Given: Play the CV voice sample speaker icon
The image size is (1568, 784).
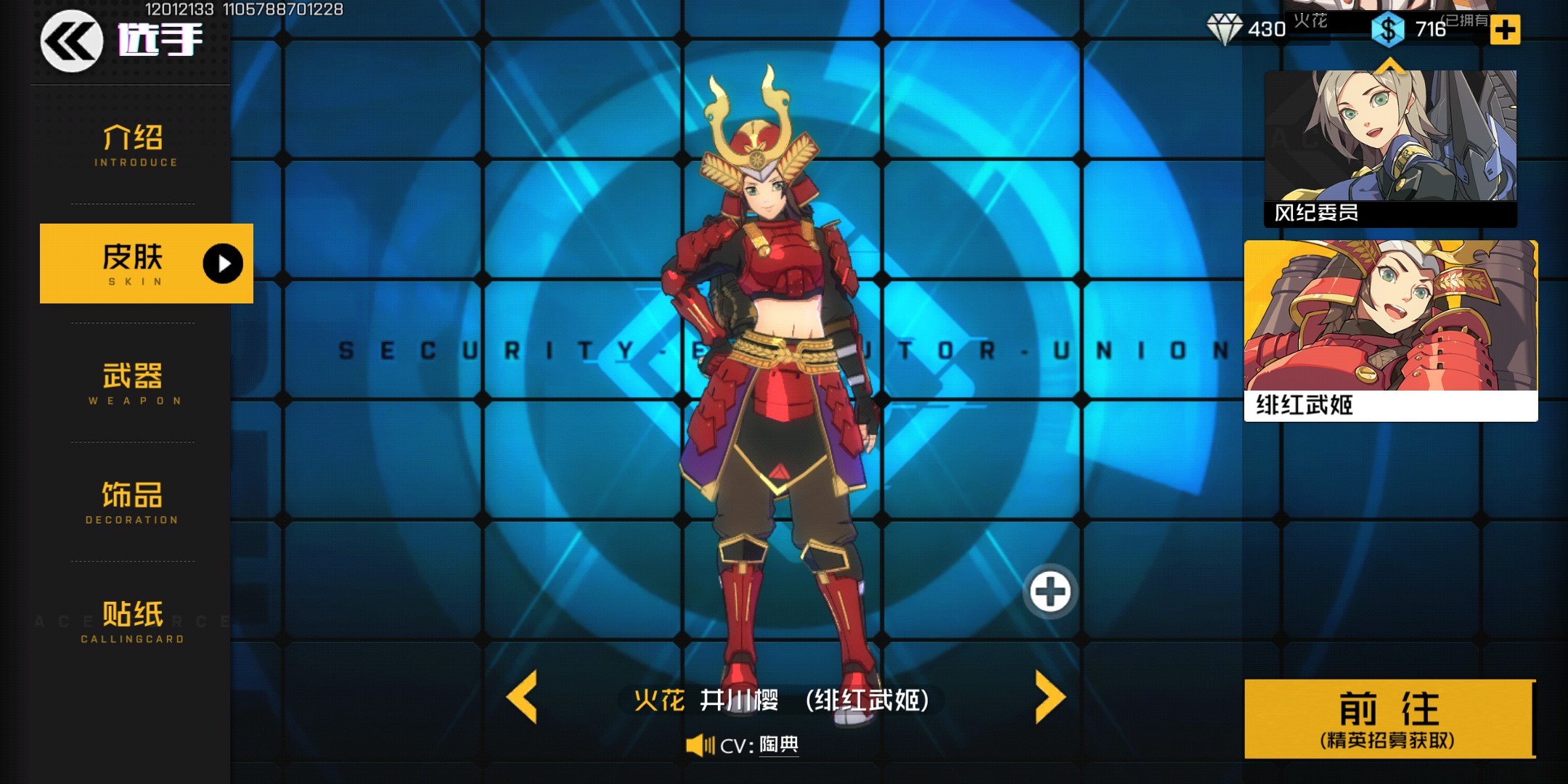Looking at the screenshot, I should [701, 745].
